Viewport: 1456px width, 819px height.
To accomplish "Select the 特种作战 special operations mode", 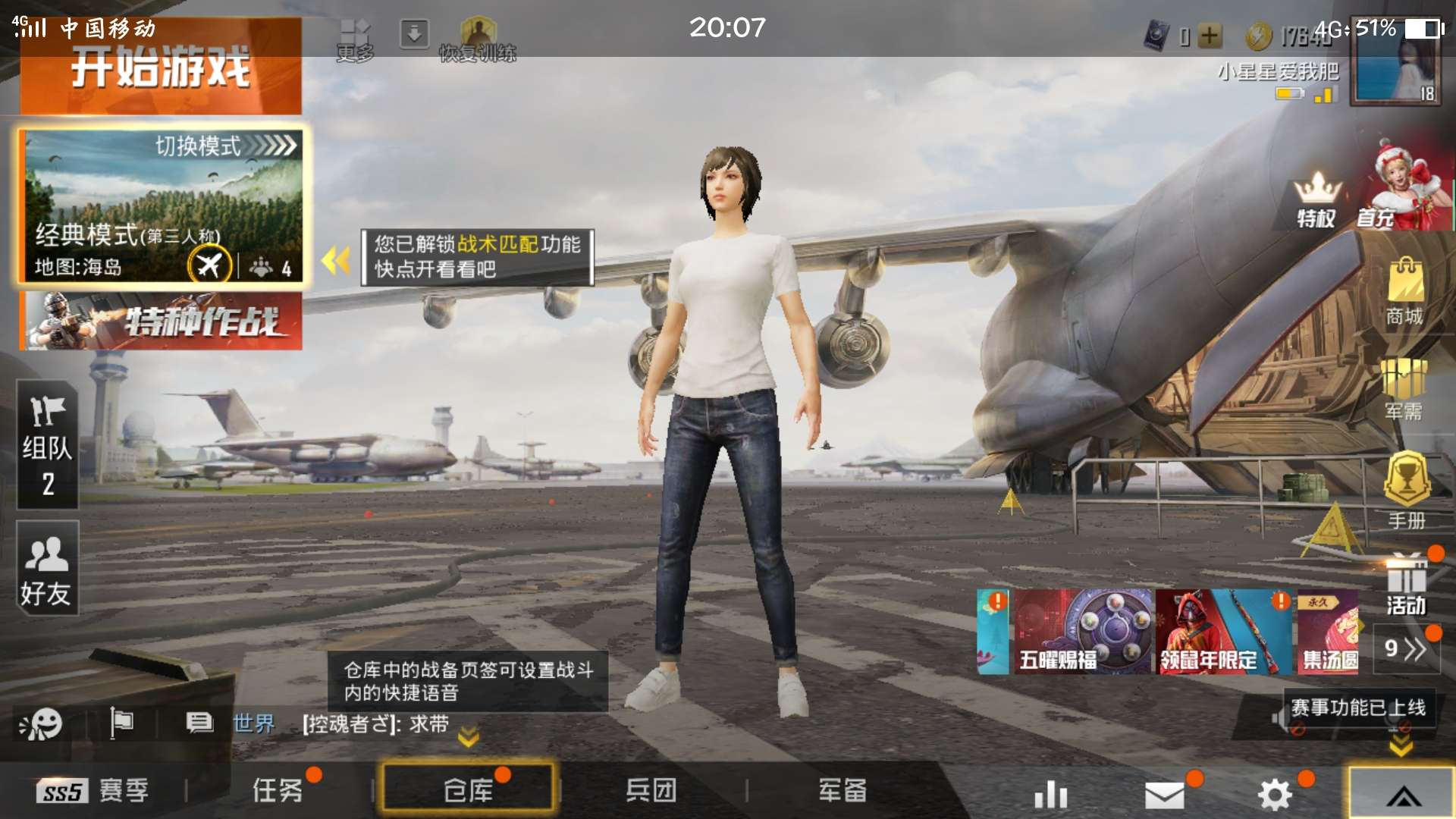I will pyautogui.click(x=159, y=322).
